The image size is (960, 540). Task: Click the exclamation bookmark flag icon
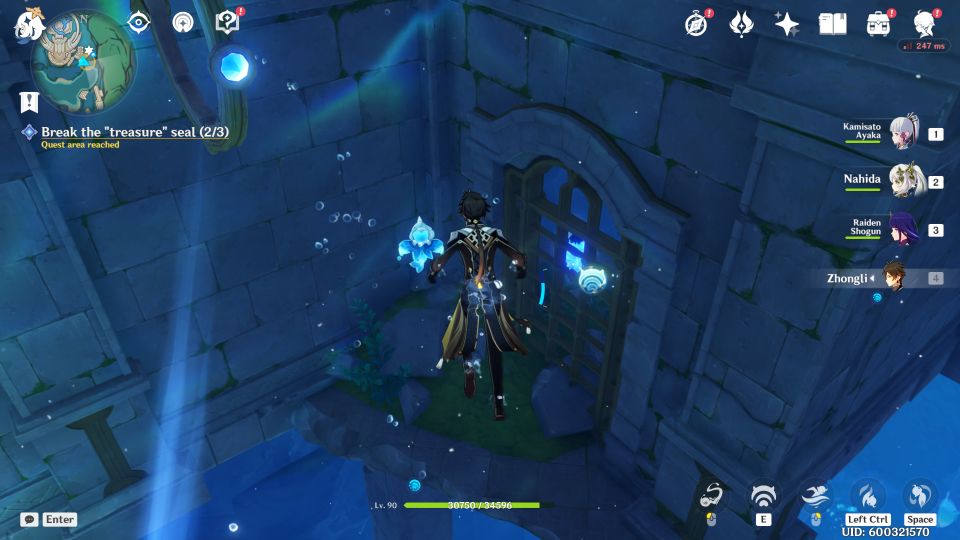point(28,100)
